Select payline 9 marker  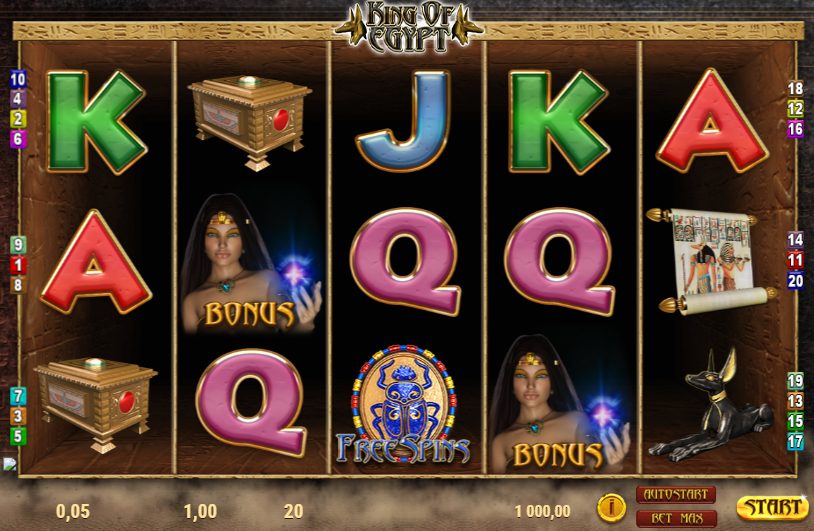pyautogui.click(x=18, y=245)
